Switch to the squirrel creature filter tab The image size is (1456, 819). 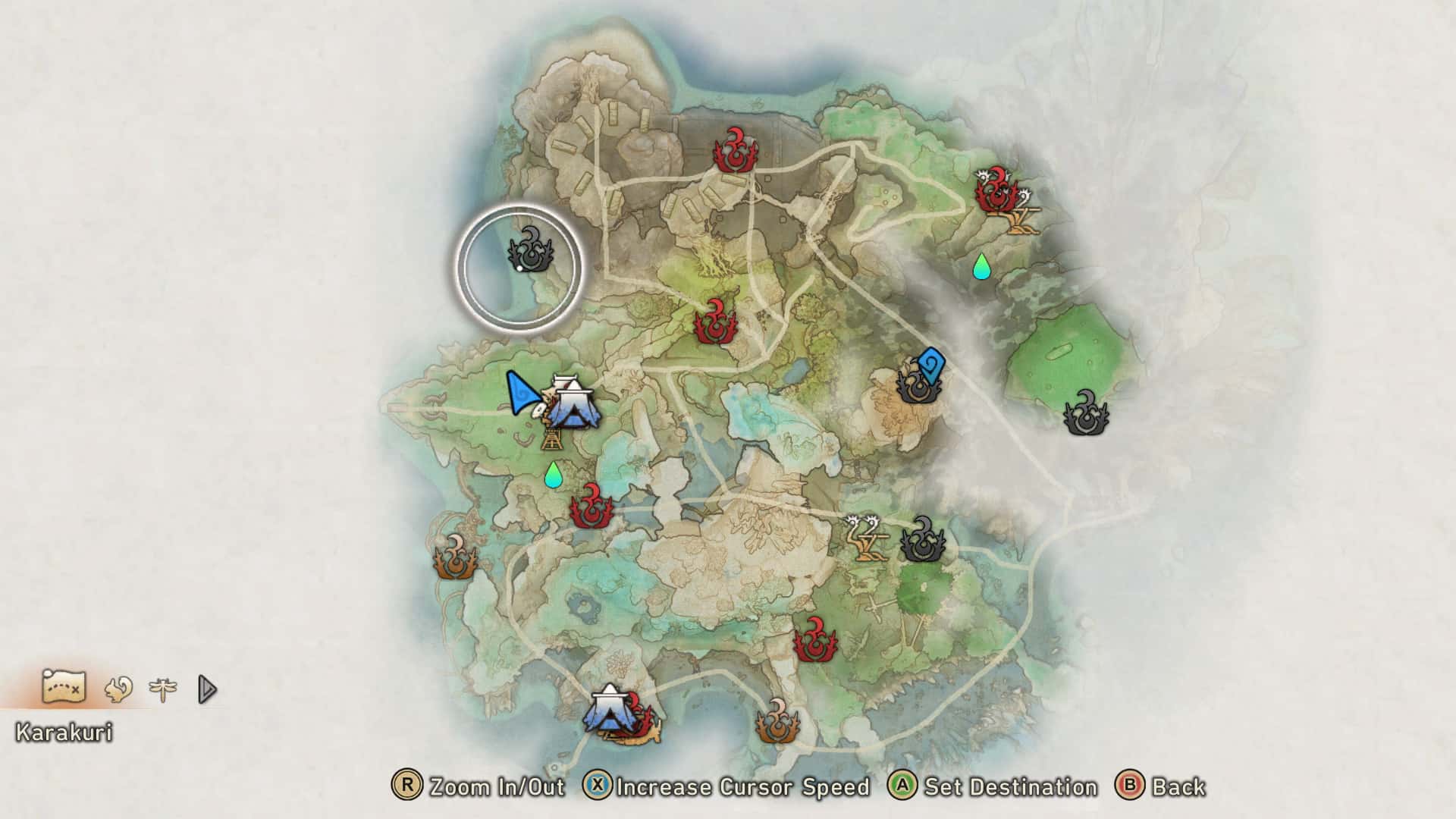click(x=118, y=689)
